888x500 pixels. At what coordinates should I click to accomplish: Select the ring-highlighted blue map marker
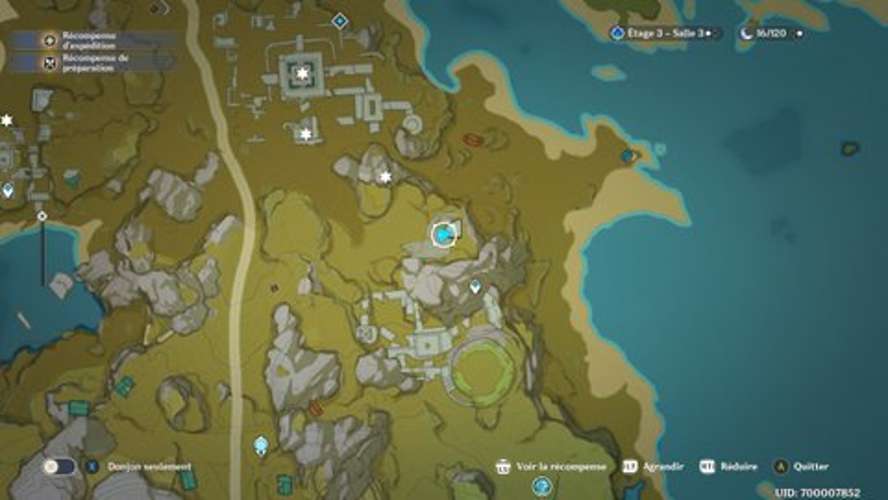coord(444,234)
